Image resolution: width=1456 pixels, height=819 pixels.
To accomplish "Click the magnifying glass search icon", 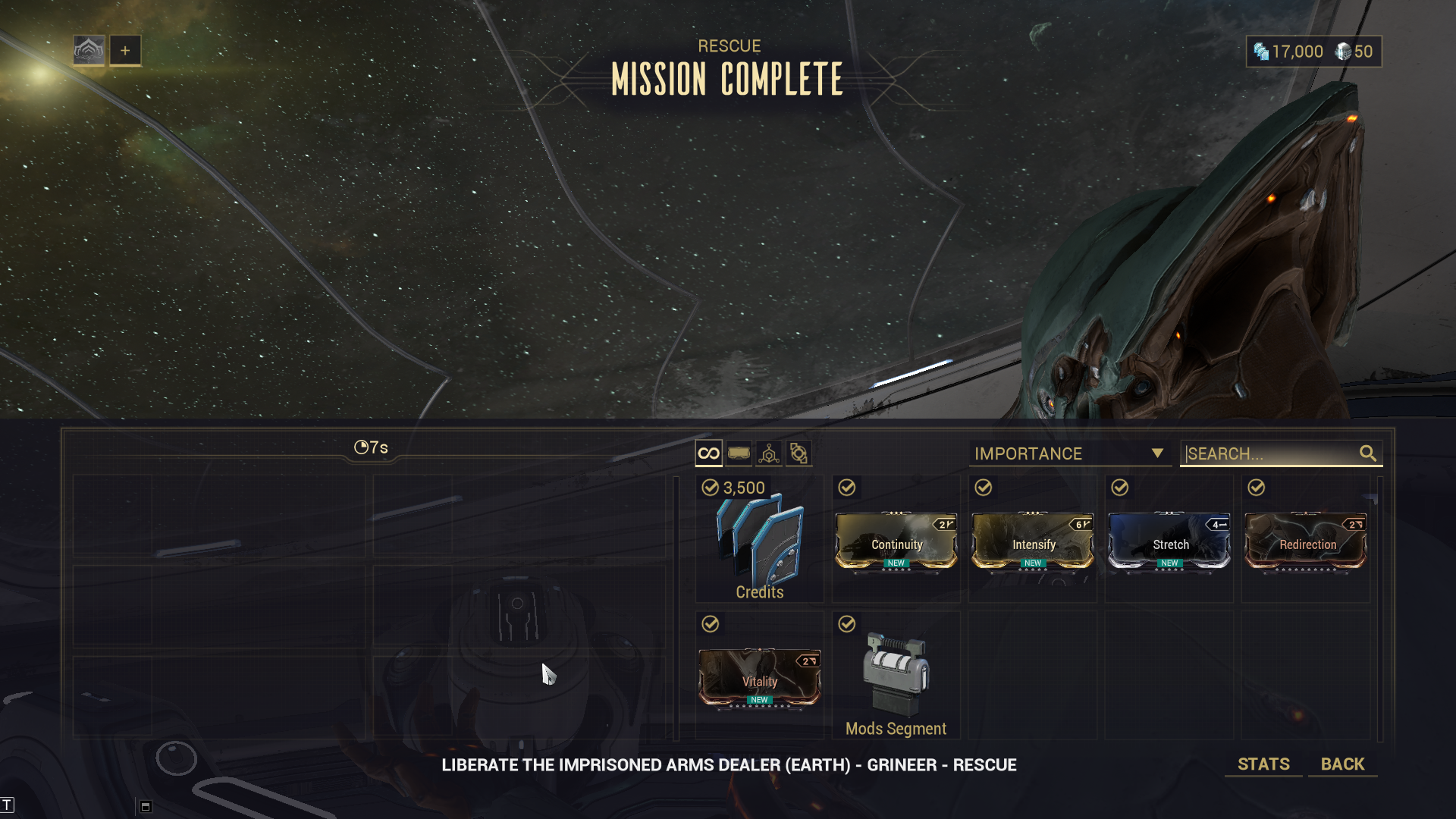I will (x=1367, y=453).
